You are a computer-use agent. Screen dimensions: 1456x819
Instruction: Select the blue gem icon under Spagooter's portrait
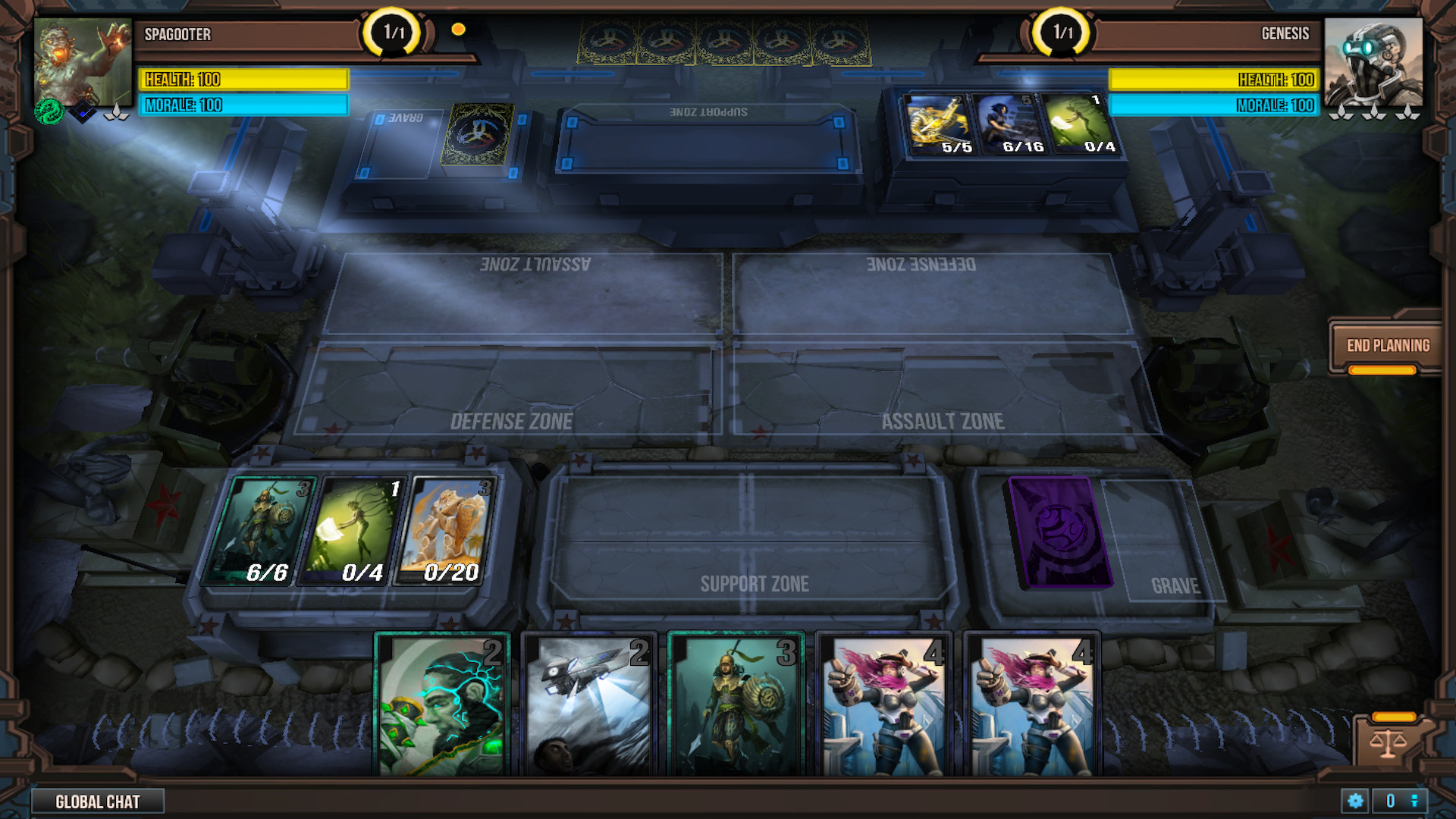coord(83,111)
